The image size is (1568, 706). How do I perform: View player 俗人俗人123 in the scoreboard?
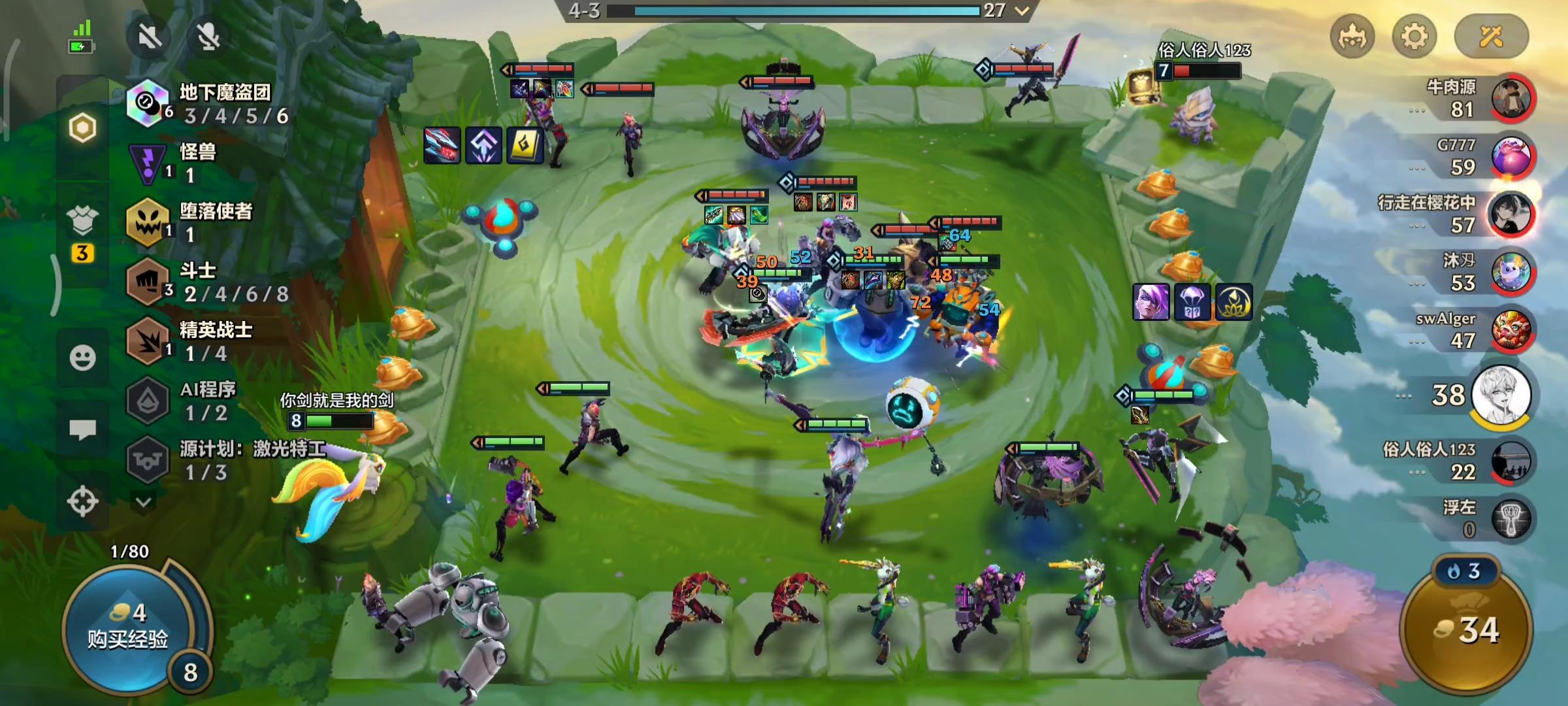click(x=1511, y=461)
